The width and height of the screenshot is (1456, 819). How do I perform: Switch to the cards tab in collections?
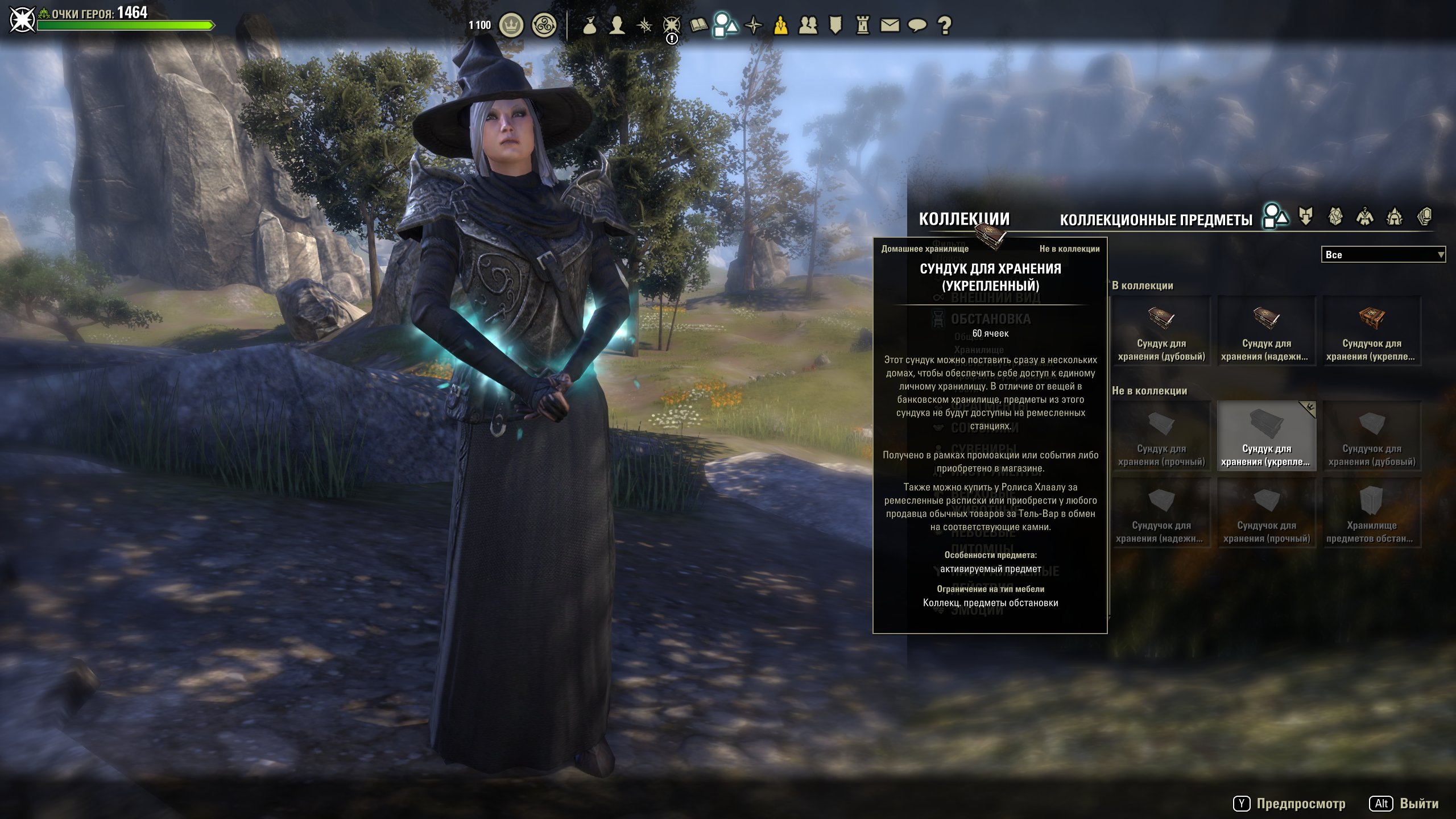pos(1424,217)
